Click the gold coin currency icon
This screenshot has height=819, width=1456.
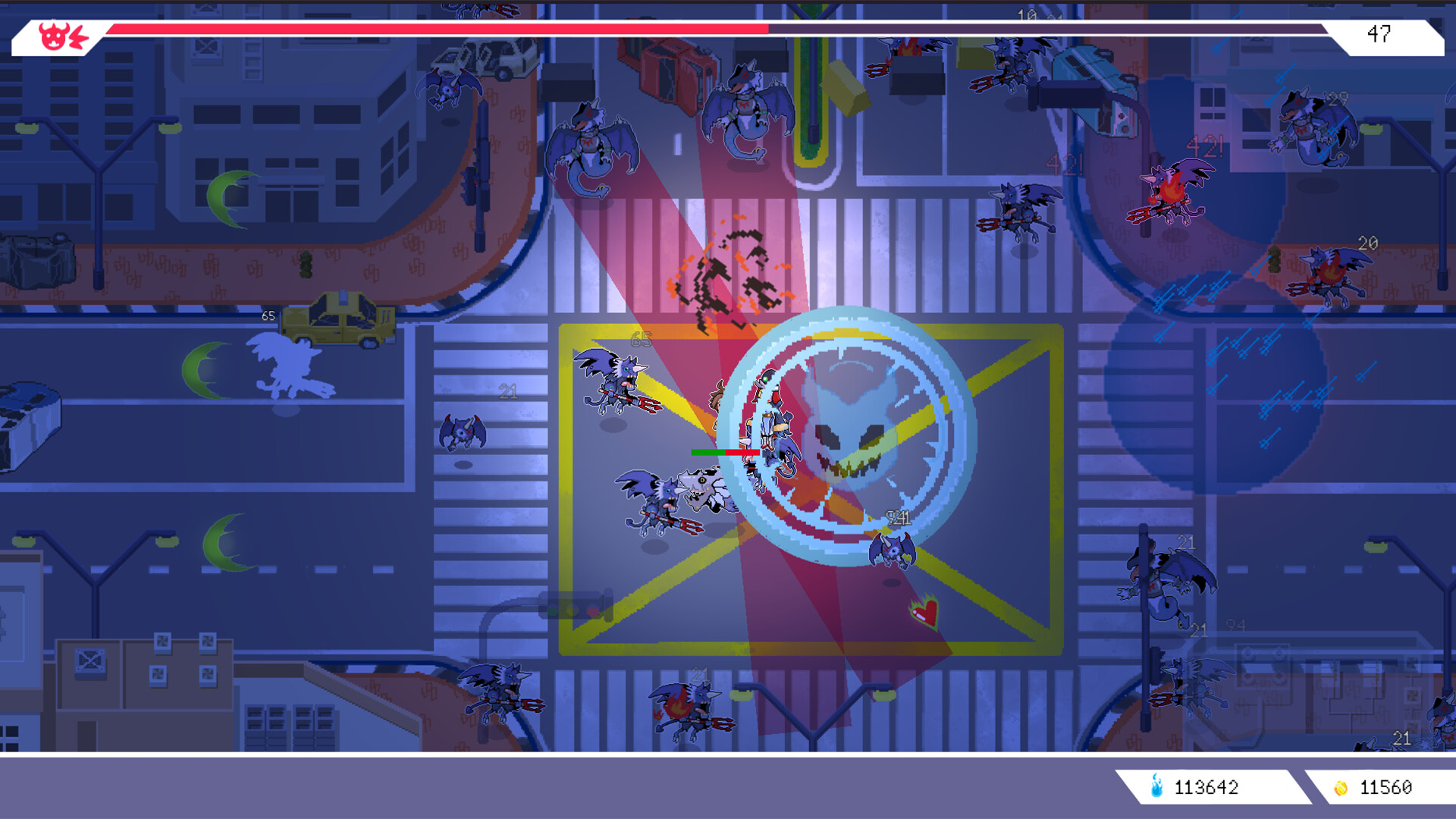click(x=1341, y=786)
